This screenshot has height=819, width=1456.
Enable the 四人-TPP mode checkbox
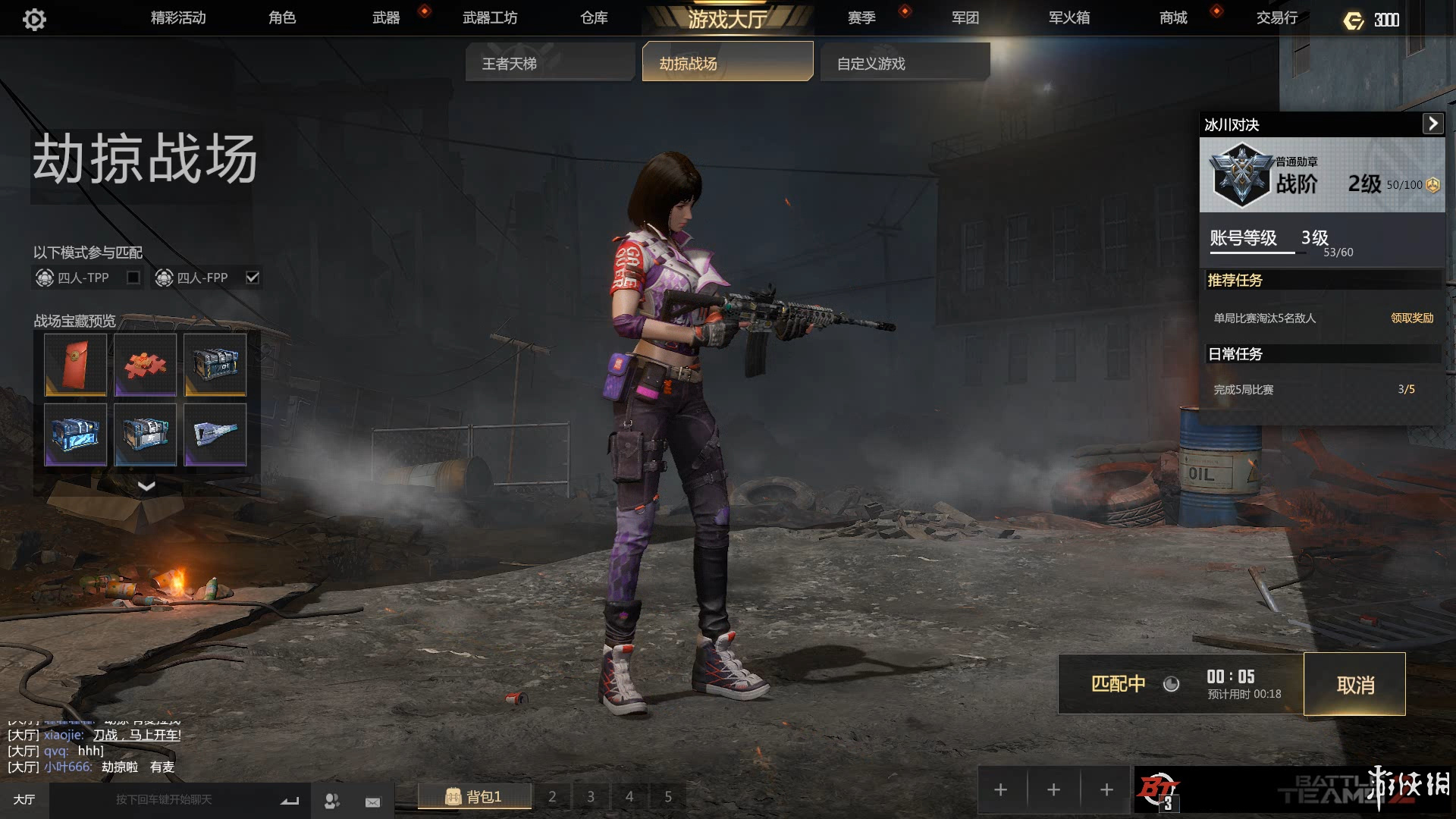point(133,278)
